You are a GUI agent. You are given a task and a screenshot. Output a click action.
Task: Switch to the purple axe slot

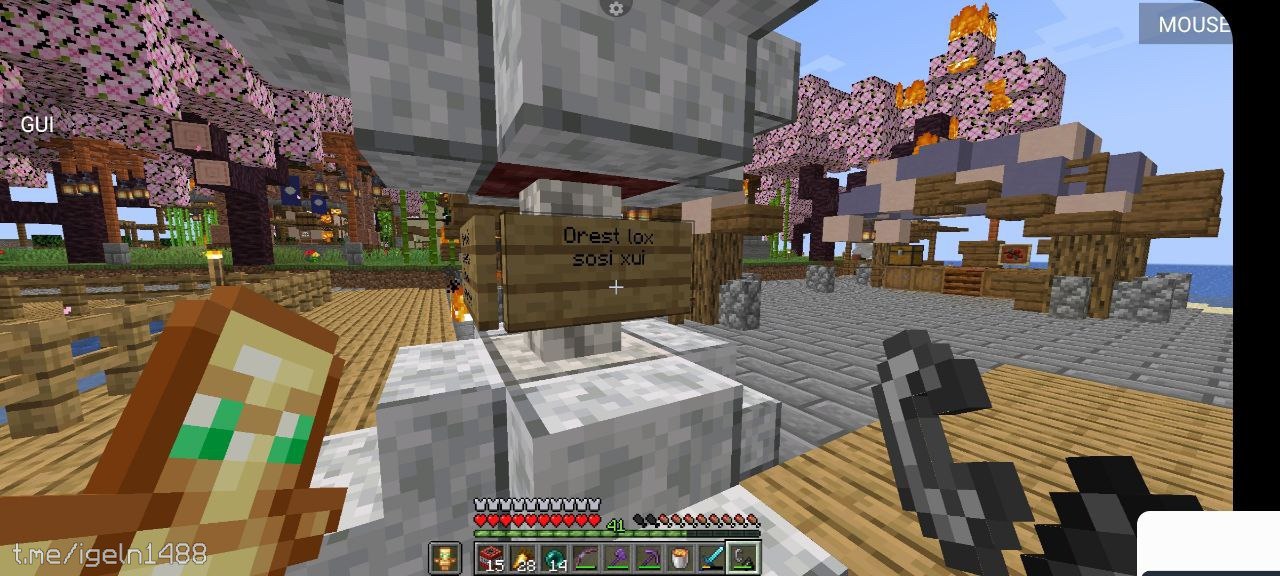click(617, 556)
